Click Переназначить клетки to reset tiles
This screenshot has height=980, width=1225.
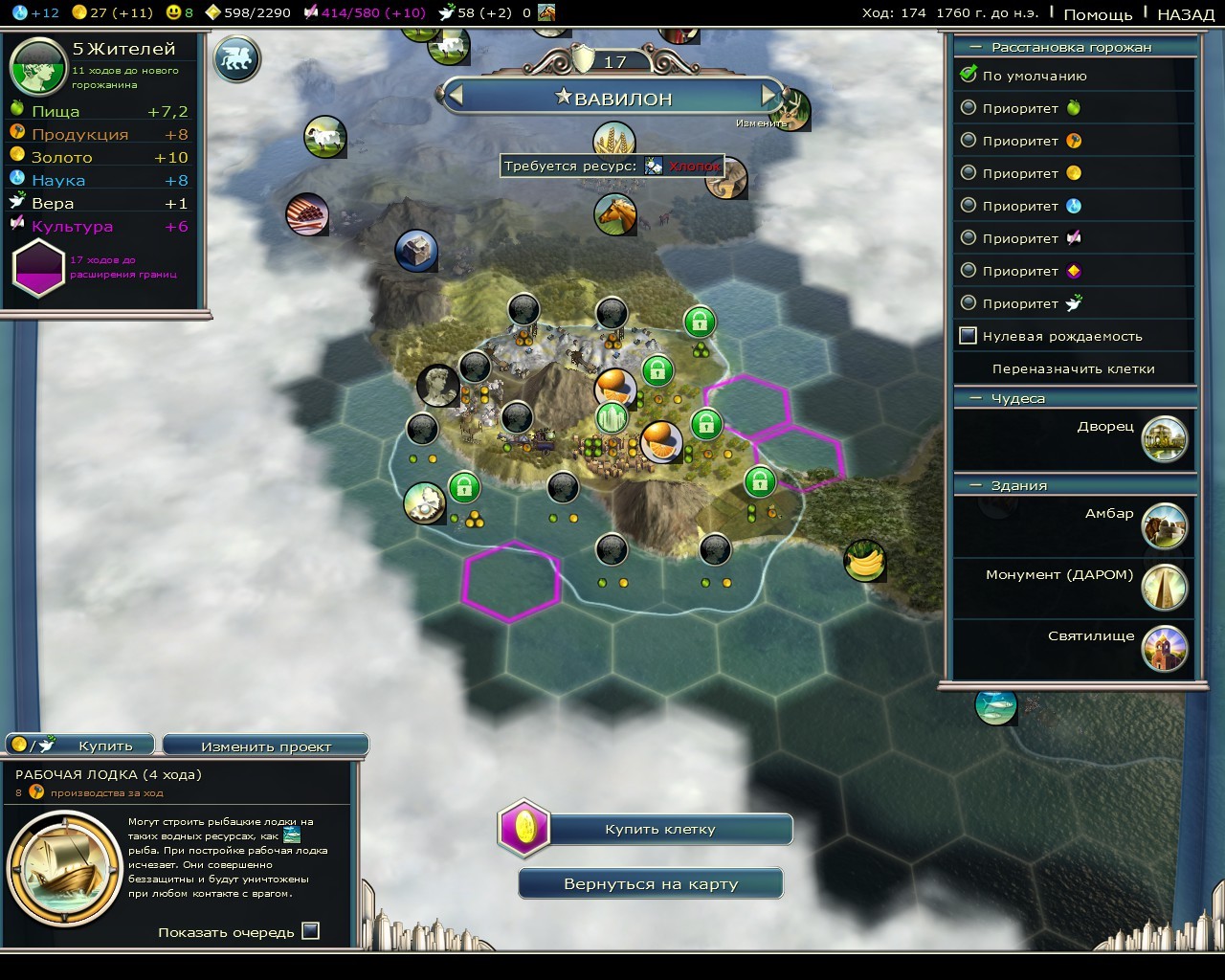click(x=1073, y=368)
